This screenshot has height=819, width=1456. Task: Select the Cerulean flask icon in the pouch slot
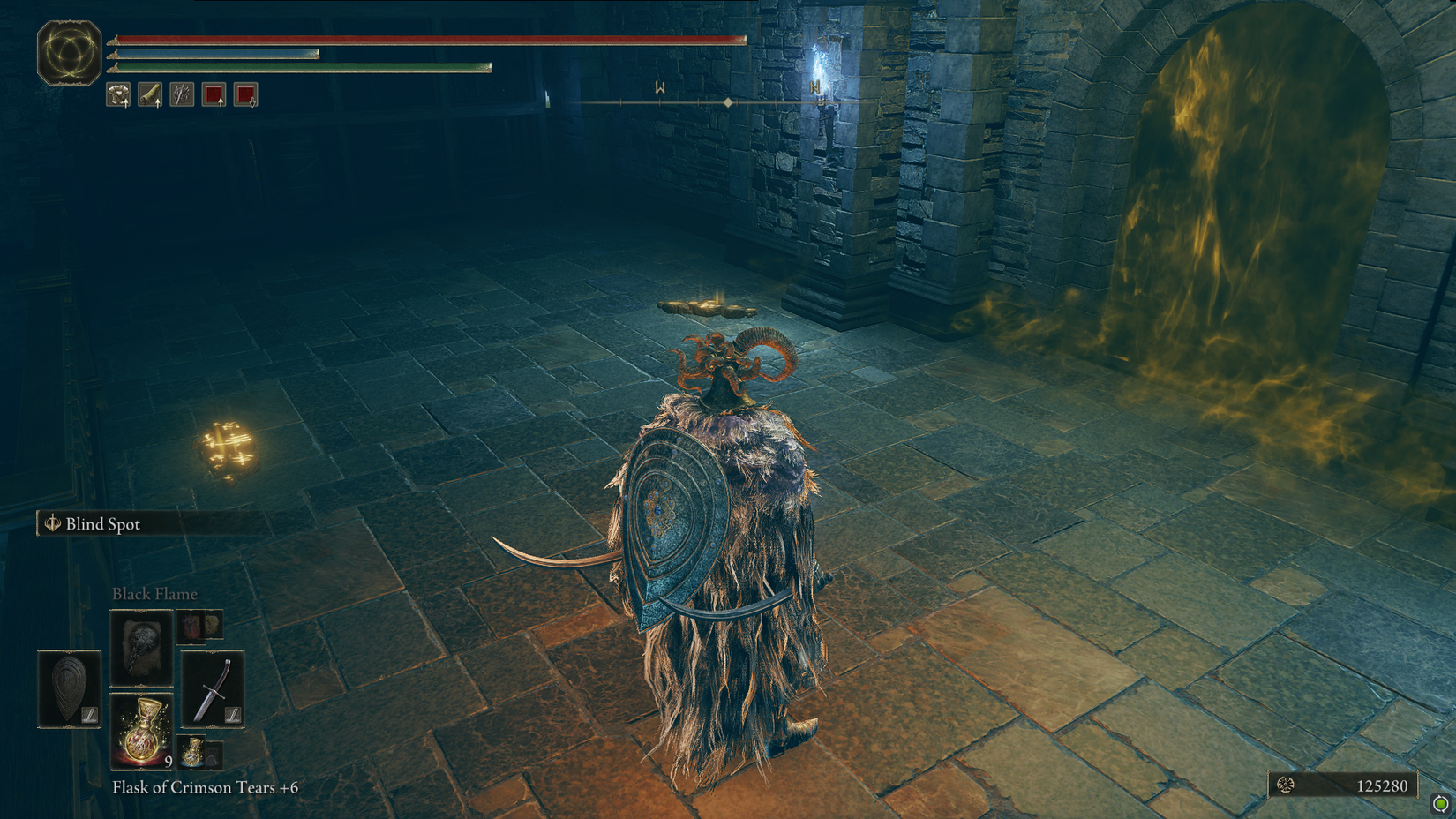click(191, 750)
